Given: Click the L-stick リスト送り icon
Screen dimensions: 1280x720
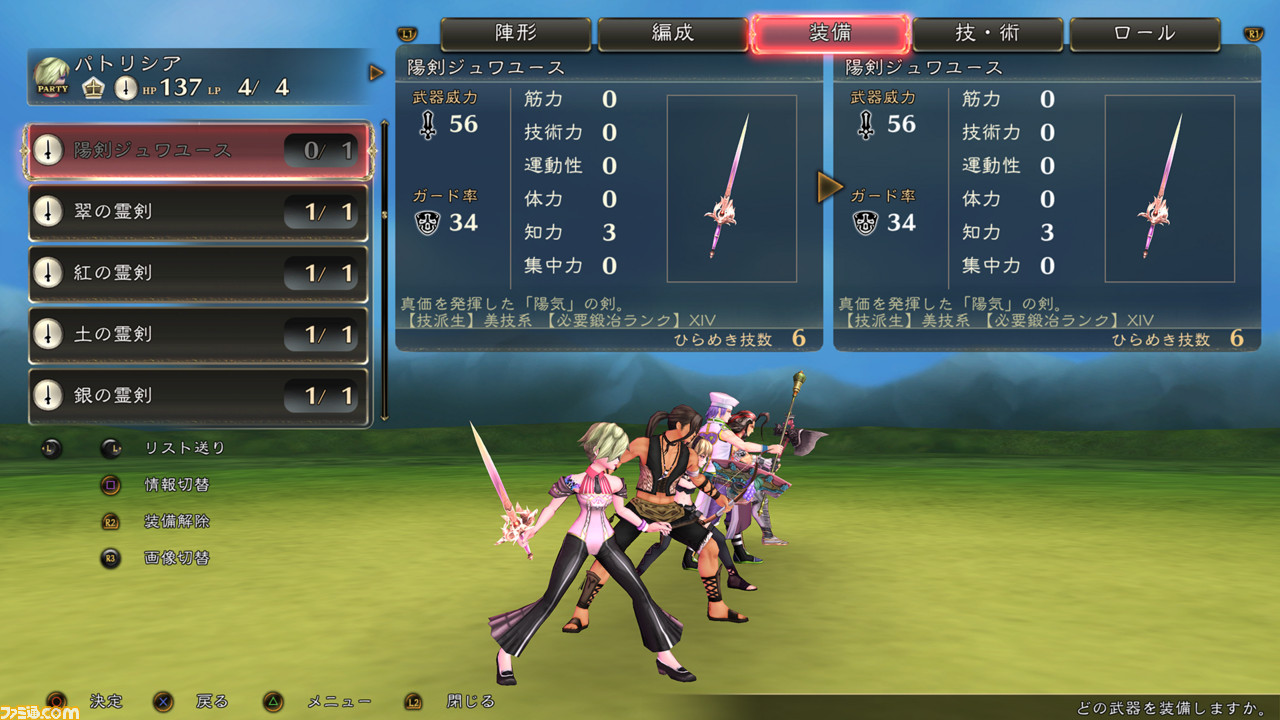Looking at the screenshot, I should (x=110, y=449).
